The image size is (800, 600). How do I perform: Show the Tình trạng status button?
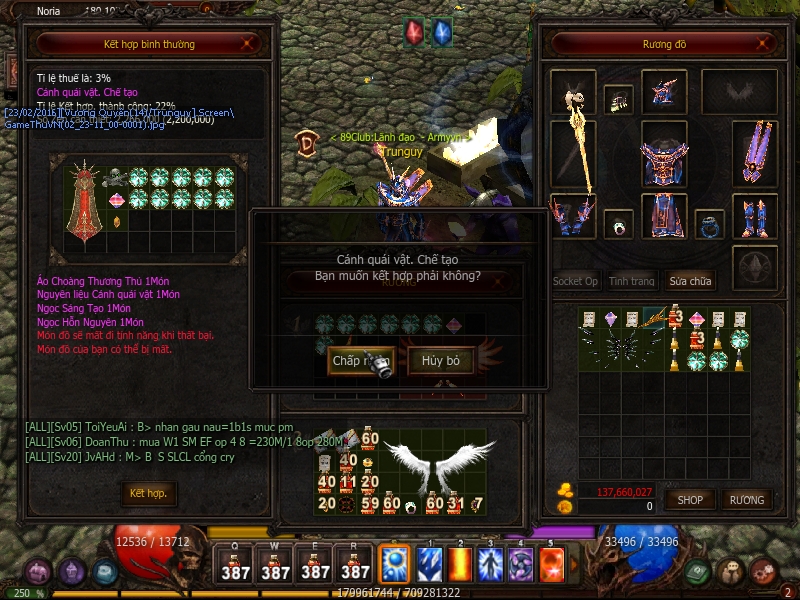[x=632, y=281]
